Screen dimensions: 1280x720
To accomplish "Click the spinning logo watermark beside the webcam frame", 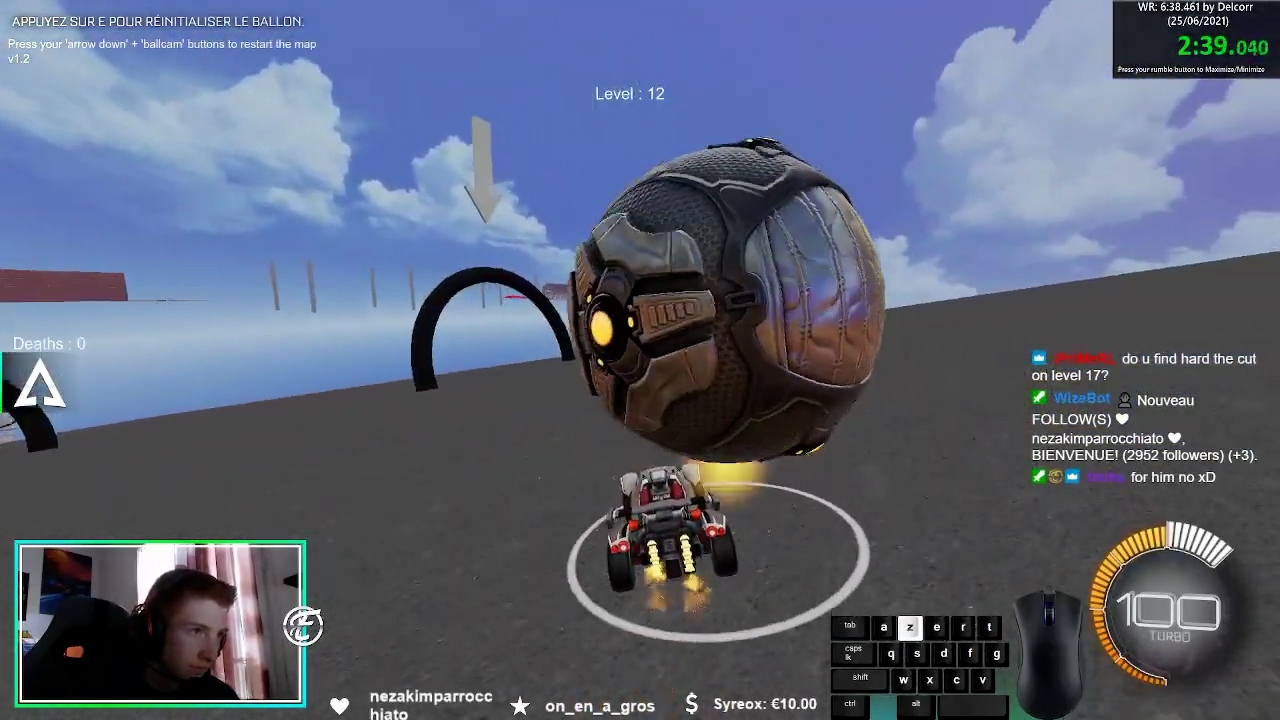I will 303,625.
